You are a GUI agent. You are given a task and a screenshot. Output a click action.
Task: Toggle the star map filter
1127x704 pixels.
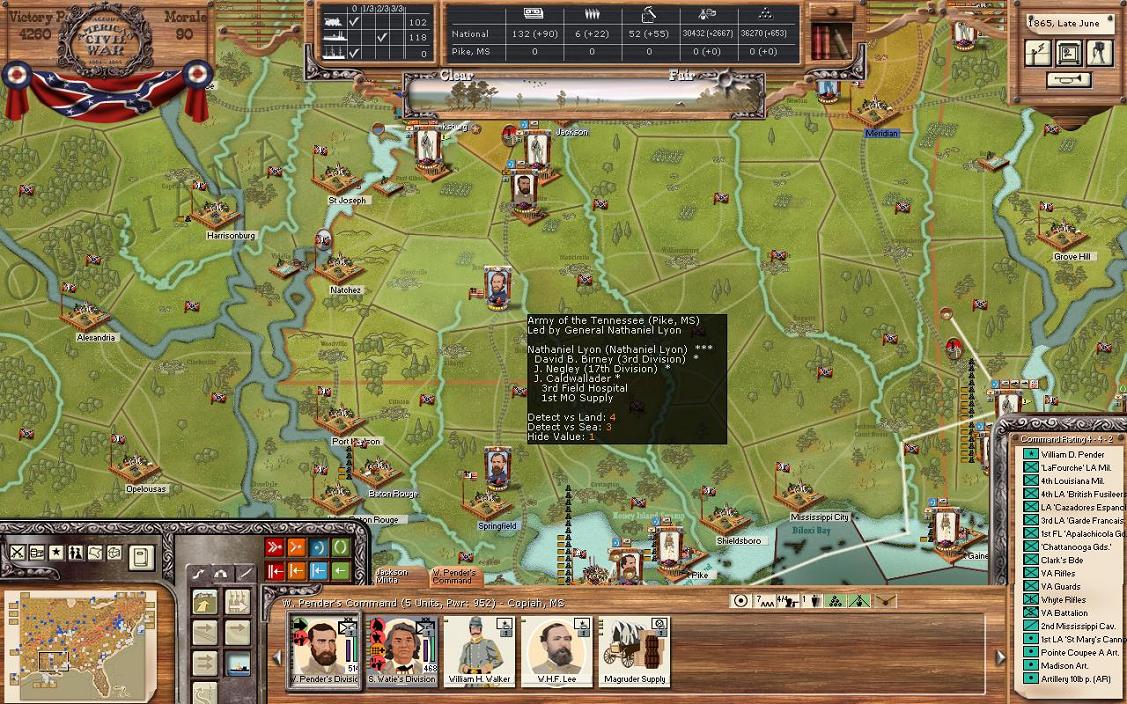56,553
